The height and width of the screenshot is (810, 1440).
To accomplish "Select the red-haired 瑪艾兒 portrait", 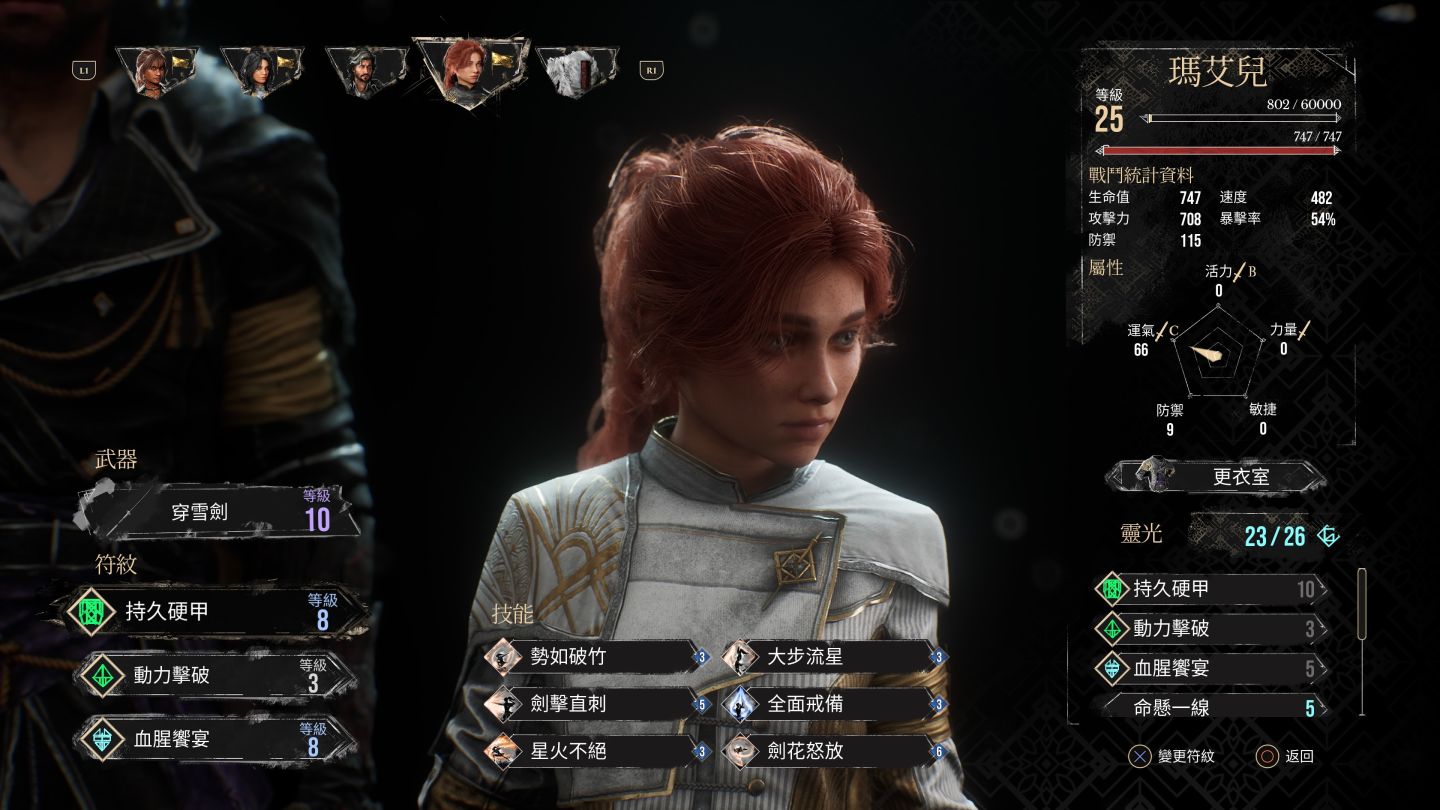I will pyautogui.click(x=468, y=71).
